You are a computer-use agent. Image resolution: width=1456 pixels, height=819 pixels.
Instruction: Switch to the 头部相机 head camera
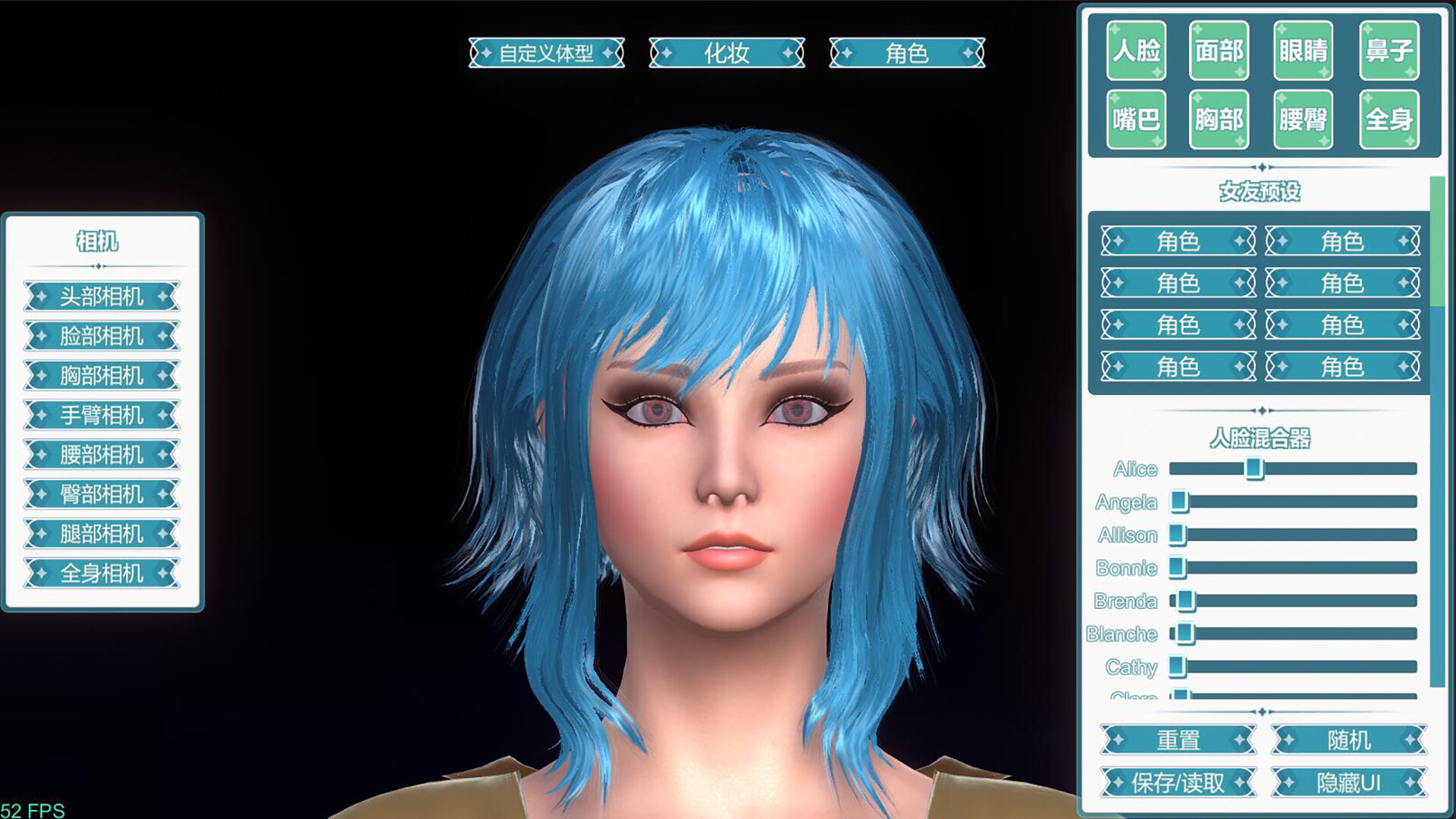tap(102, 297)
